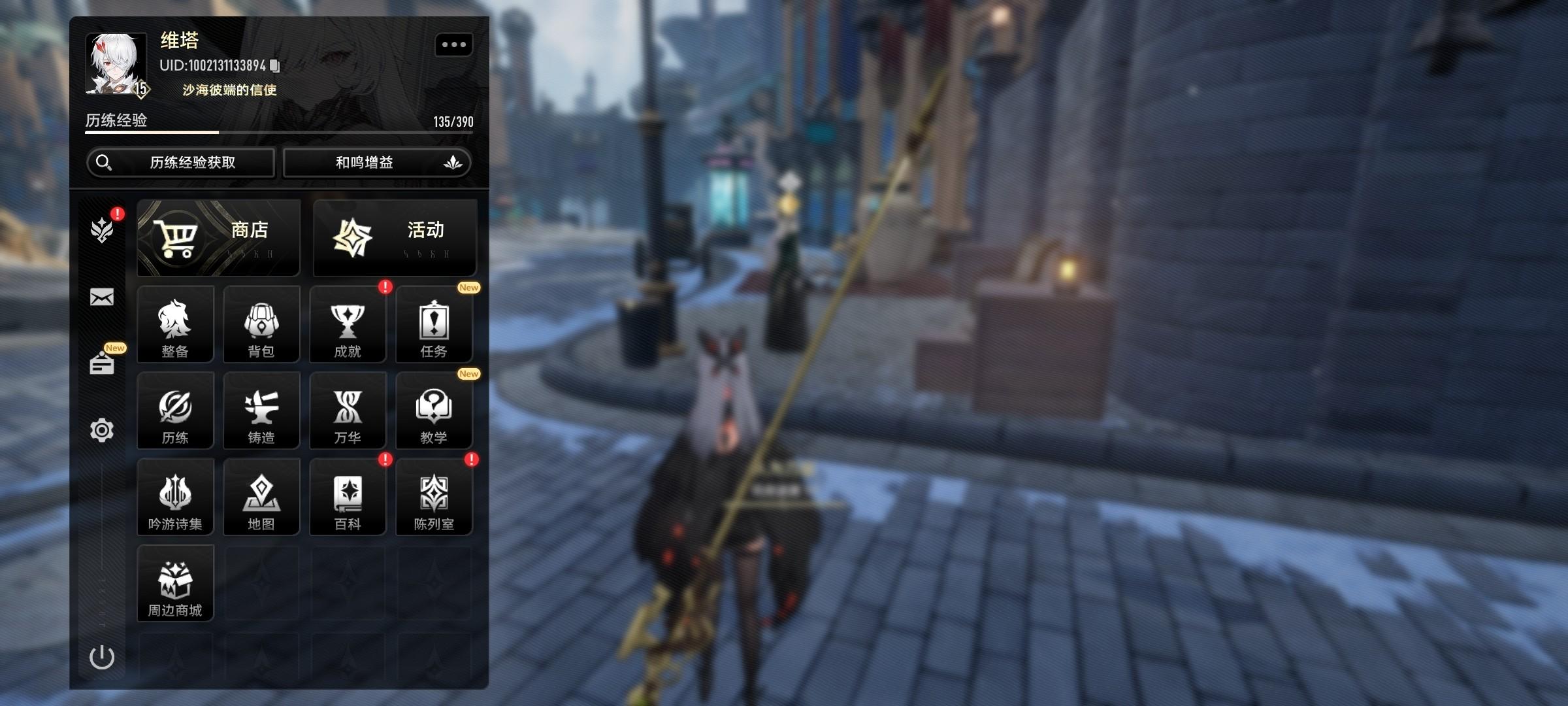View 成就 achievements trophy tile

(348, 324)
